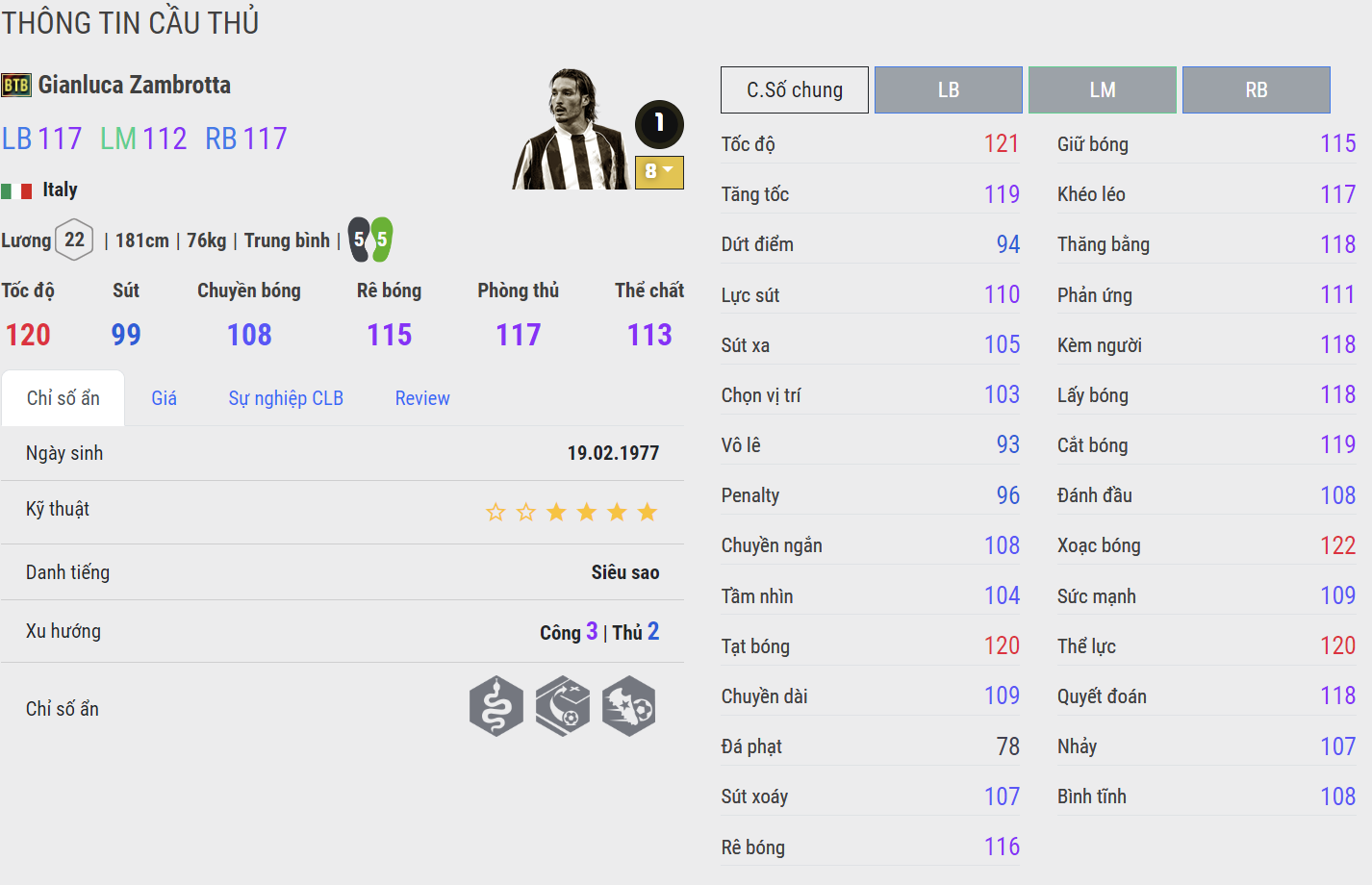Choose the RB position tab
Viewport: 1372px width, 885px height.
1256,89
